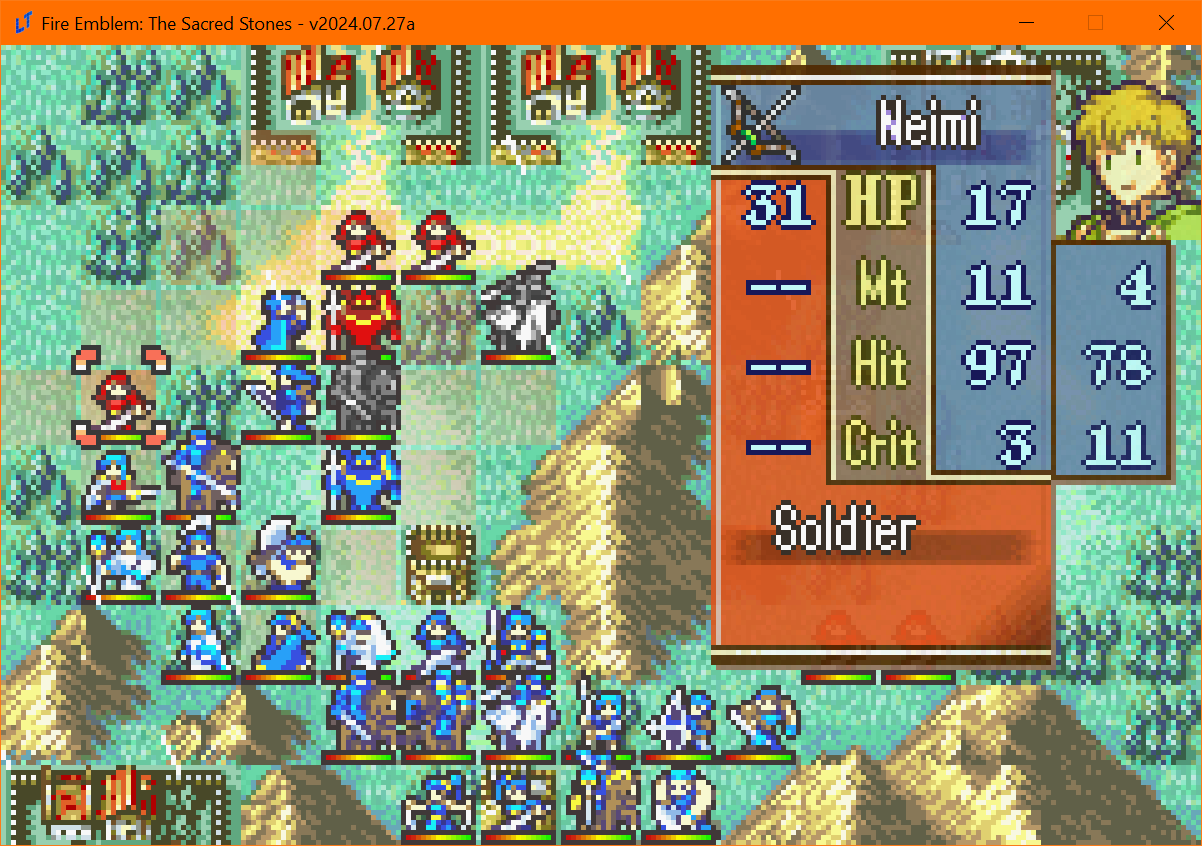This screenshot has width=1202, height=846.
Task: Select the enemy soldier marked by the target cursor
Action: [x=120, y=397]
